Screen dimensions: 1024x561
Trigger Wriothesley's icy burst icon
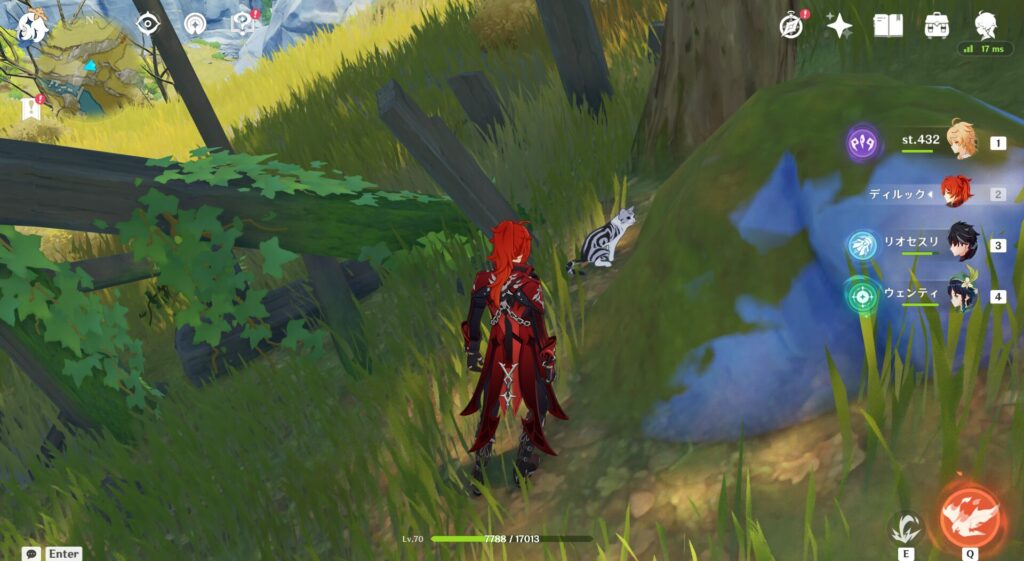click(x=862, y=245)
